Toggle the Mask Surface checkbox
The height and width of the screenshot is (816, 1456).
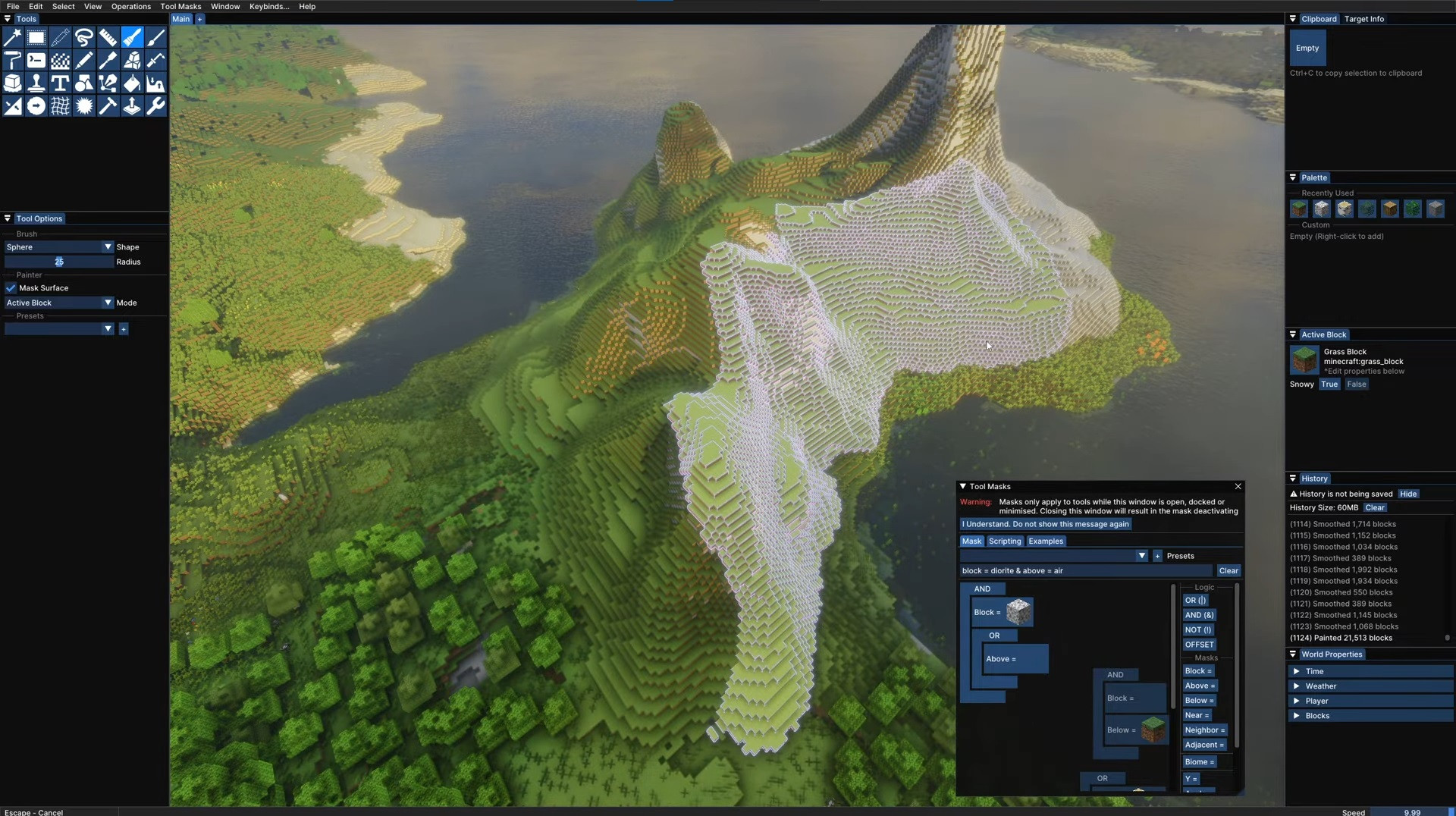point(11,288)
